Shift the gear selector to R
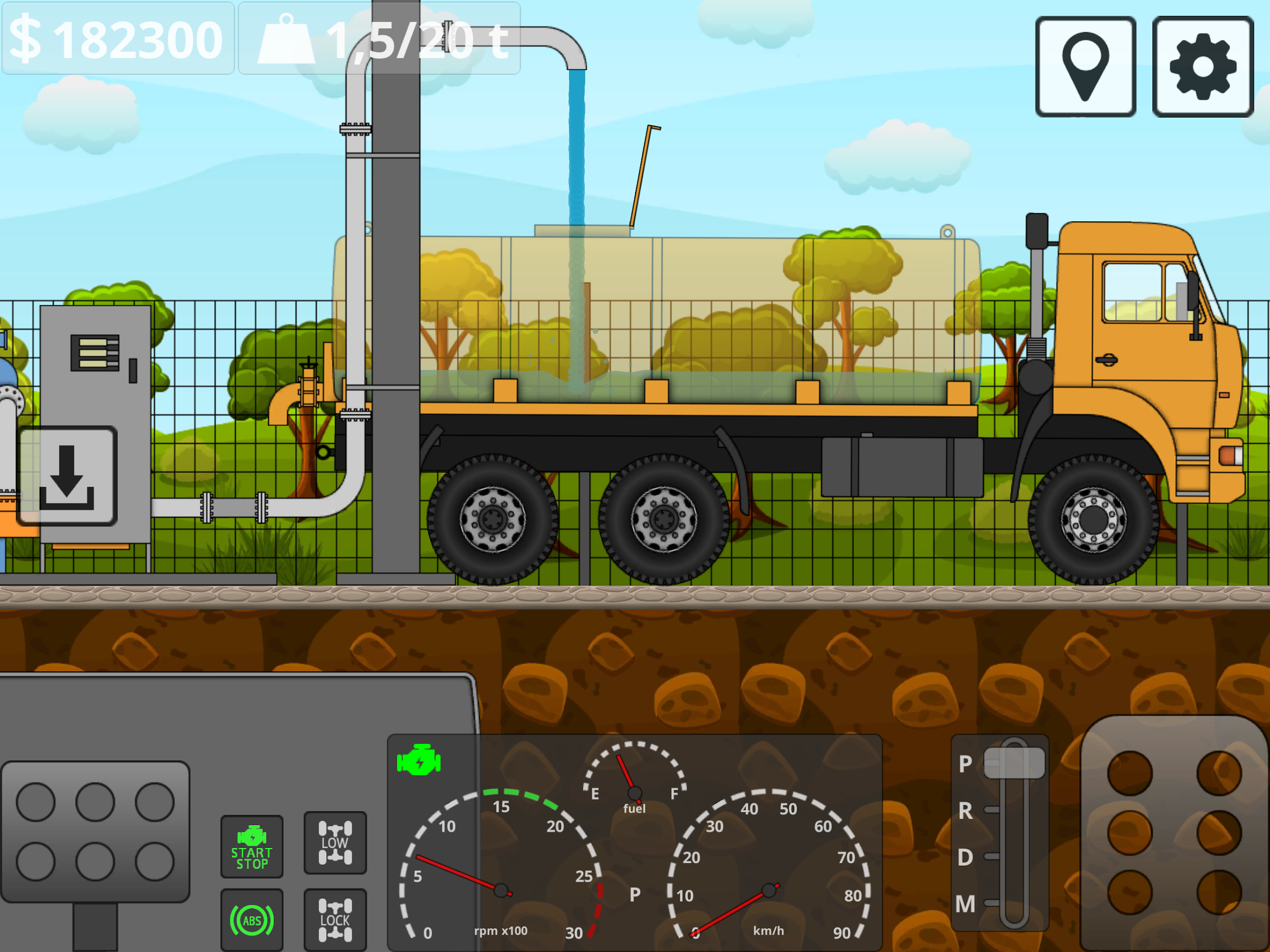 point(992,810)
